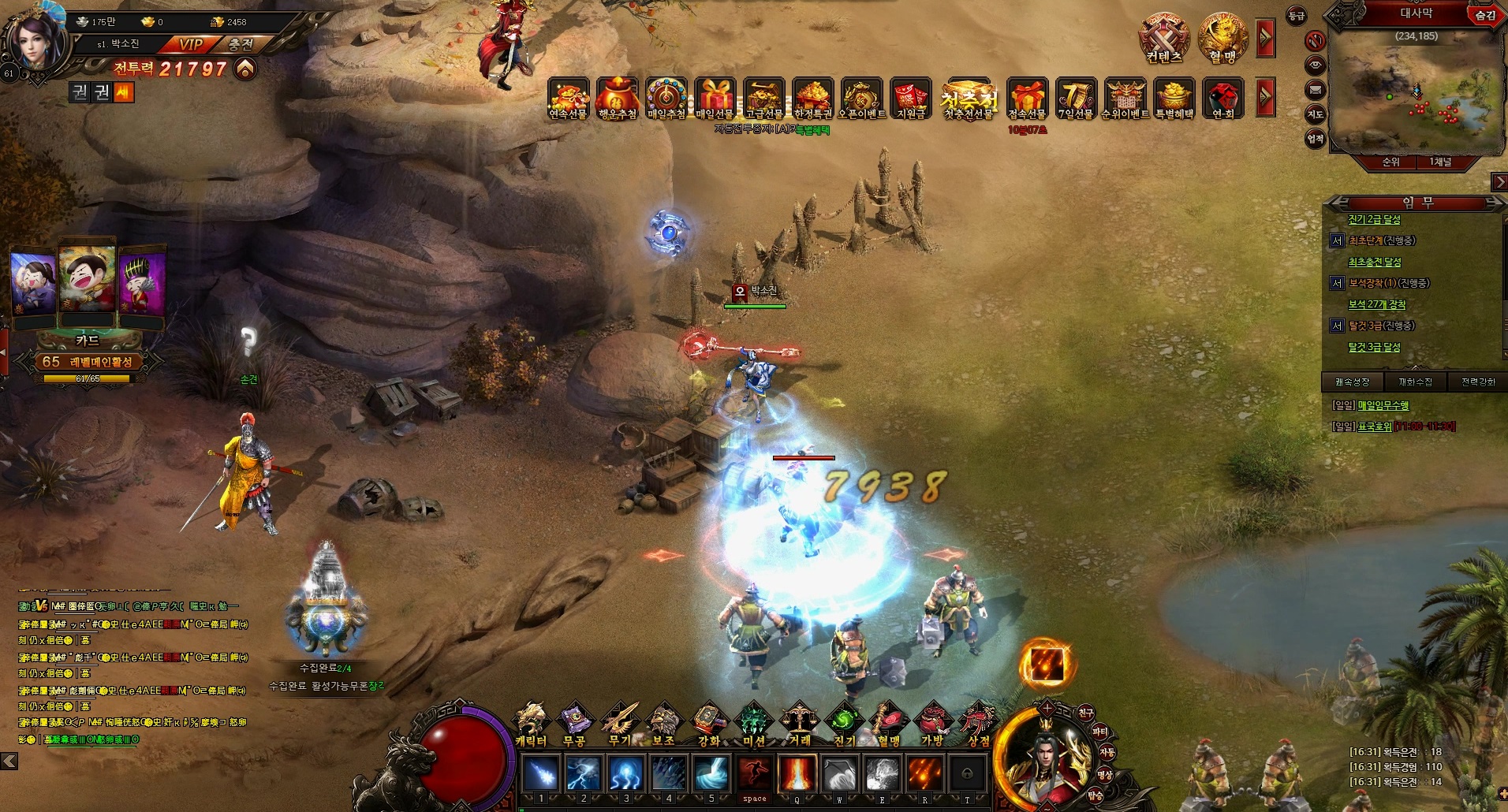Open the 7일선물 seven-day gift event
The width and height of the screenshot is (1508, 812).
(x=1076, y=99)
